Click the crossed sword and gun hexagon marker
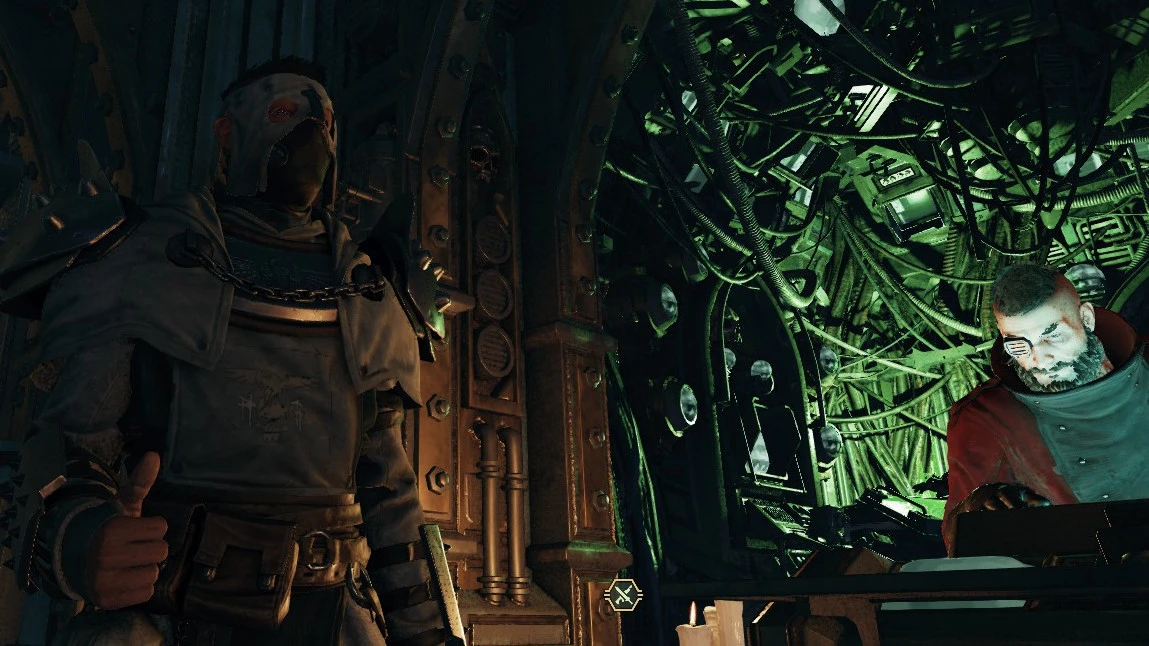This screenshot has width=1149, height=646. coord(624,597)
